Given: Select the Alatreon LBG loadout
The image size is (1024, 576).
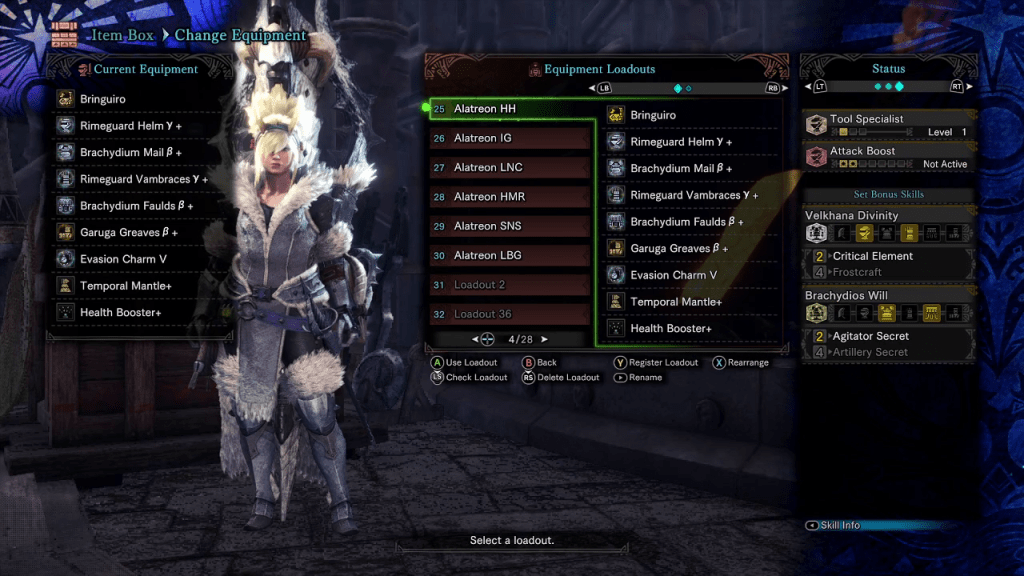Looking at the screenshot, I should [x=510, y=255].
